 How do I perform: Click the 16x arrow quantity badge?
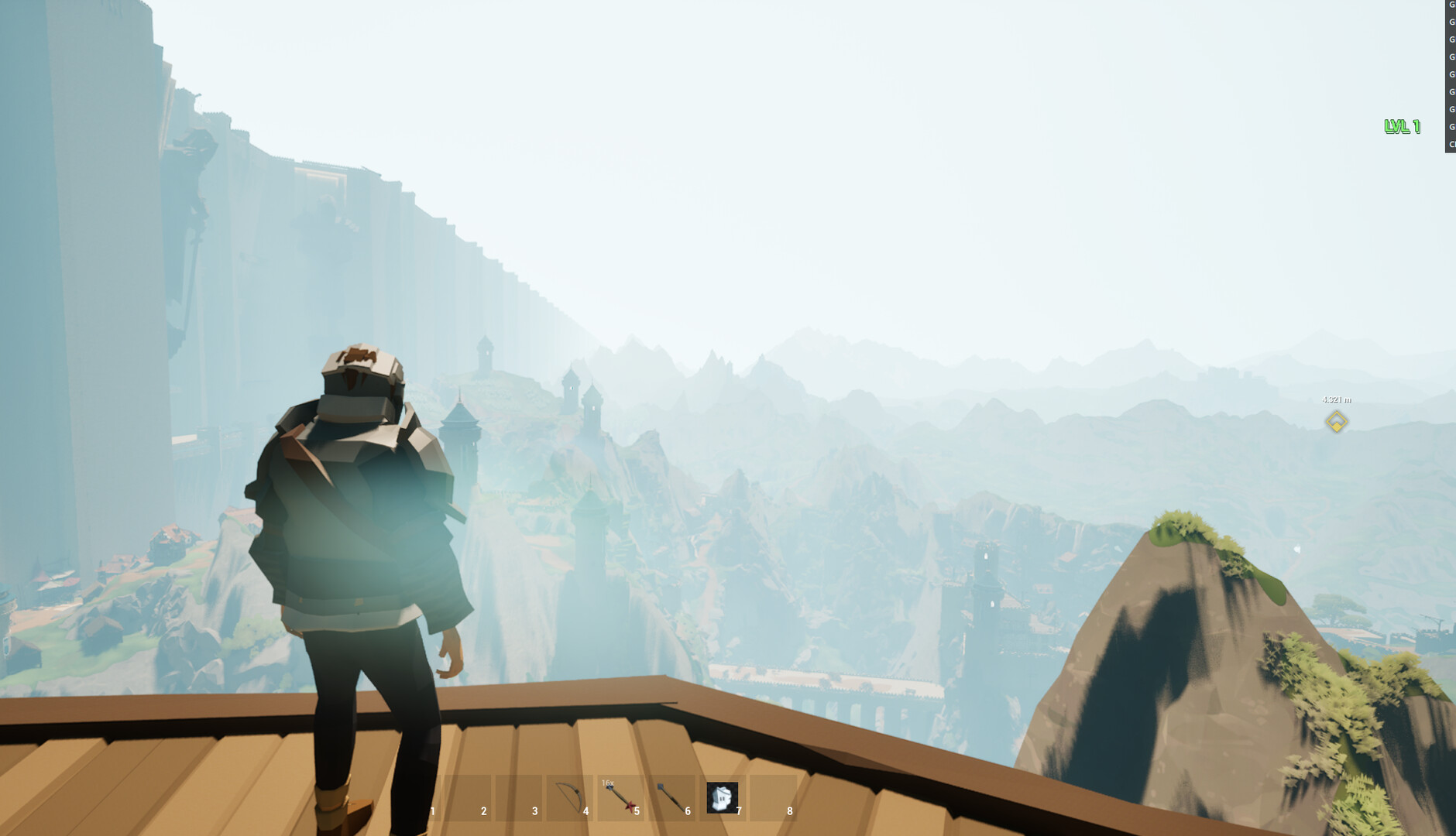(x=607, y=783)
